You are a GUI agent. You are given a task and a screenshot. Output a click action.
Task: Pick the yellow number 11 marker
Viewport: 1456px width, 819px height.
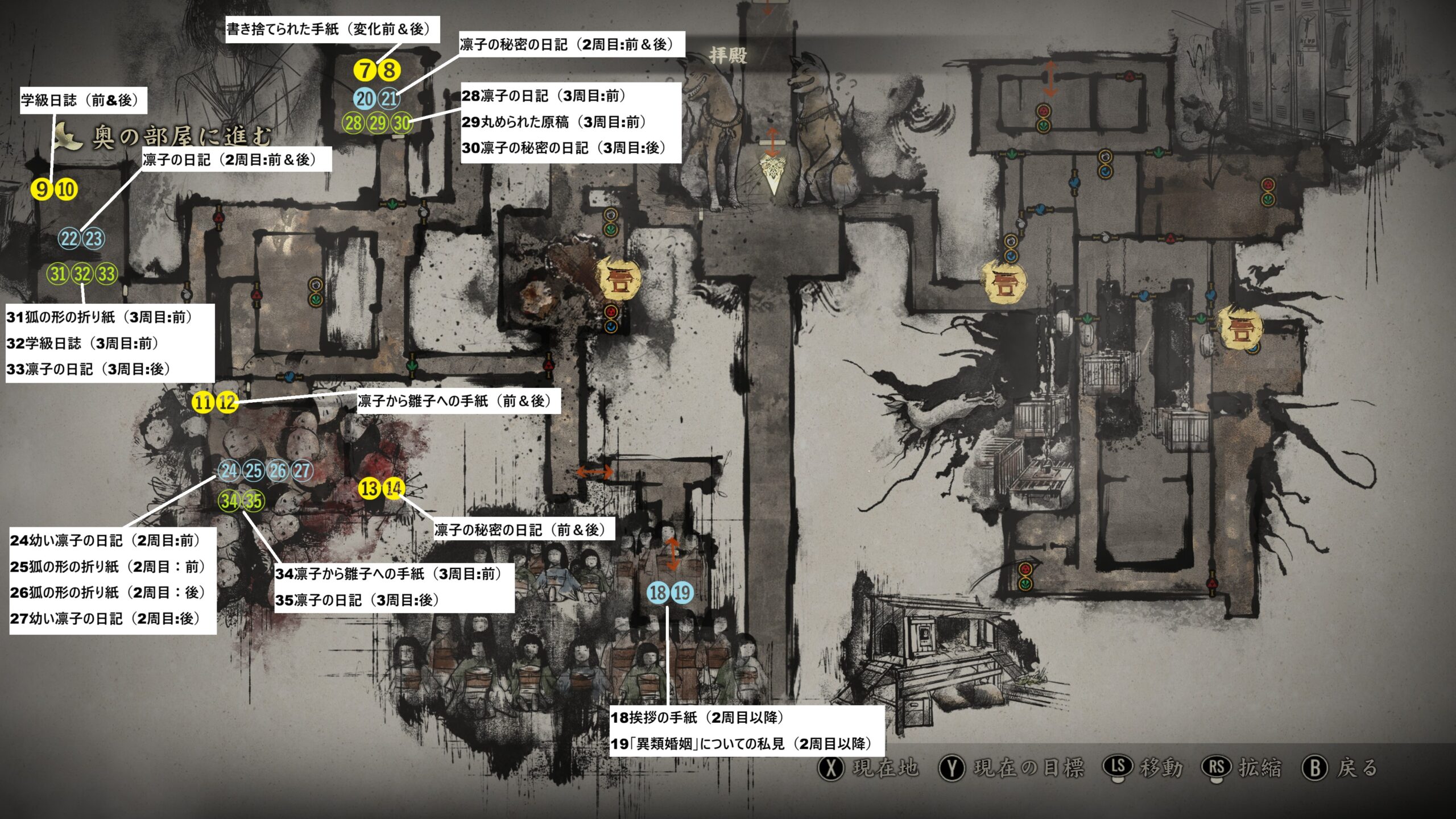tap(202, 403)
